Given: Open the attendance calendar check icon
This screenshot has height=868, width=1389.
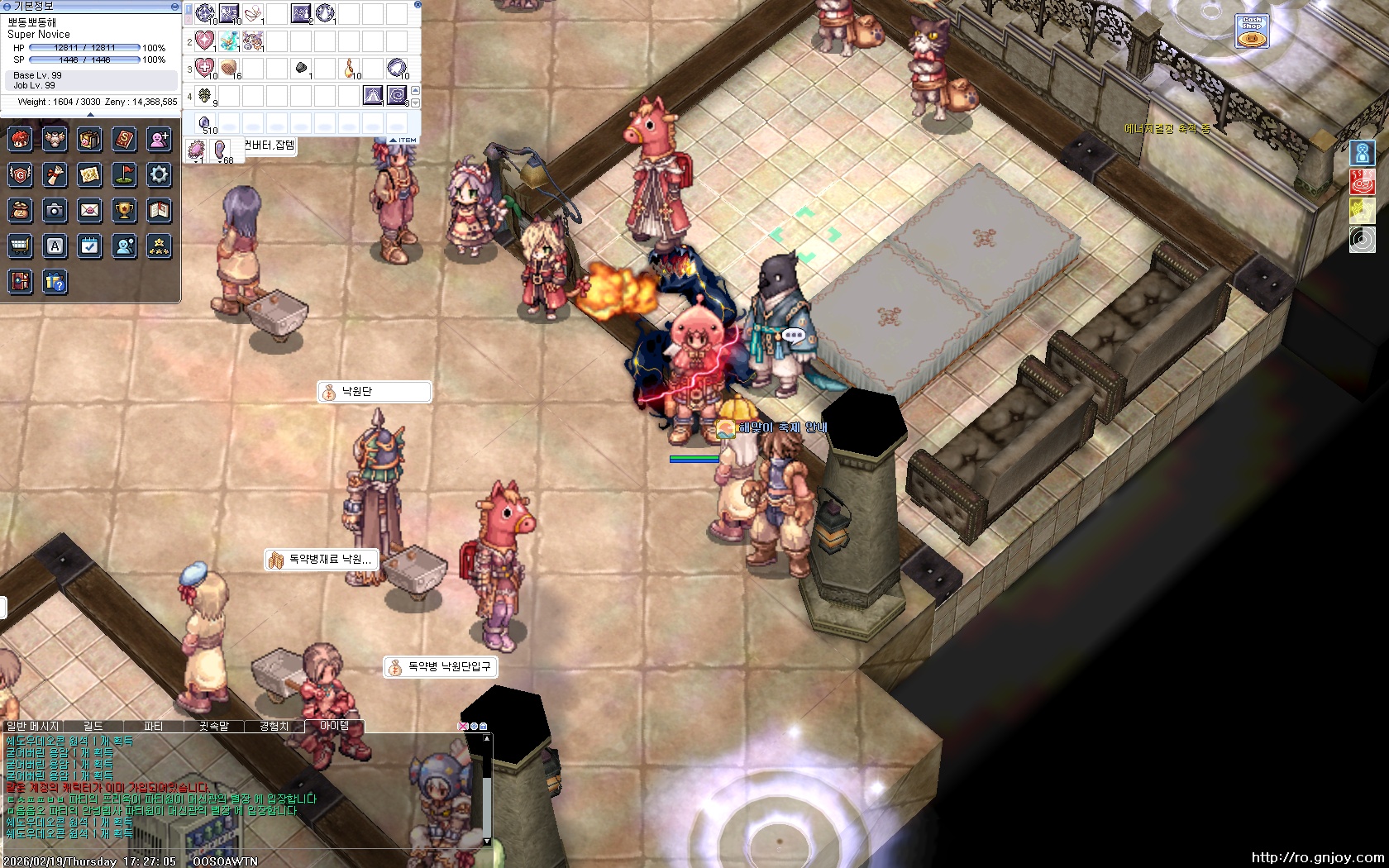Looking at the screenshot, I should pyautogui.click(x=89, y=246).
